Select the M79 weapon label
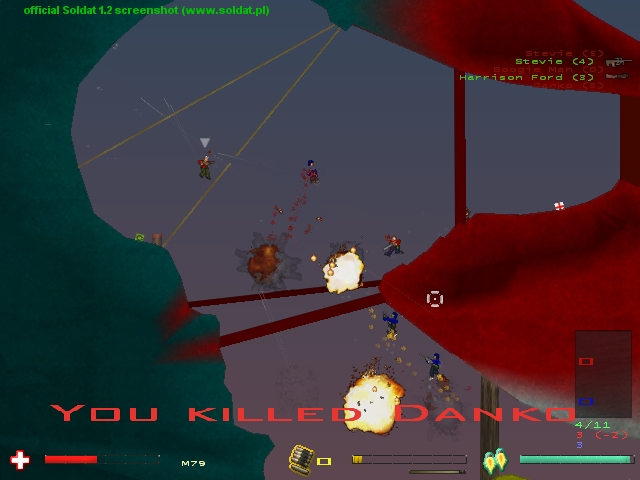Viewport: 640px width, 480px height. pos(193,463)
